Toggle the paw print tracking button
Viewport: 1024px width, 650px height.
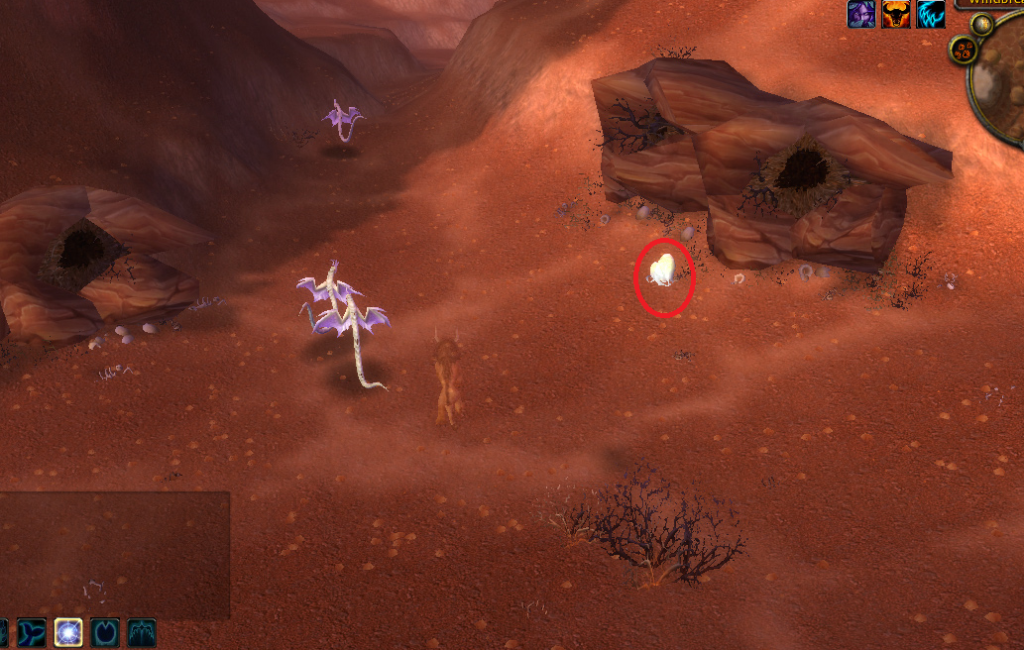pos(963,50)
